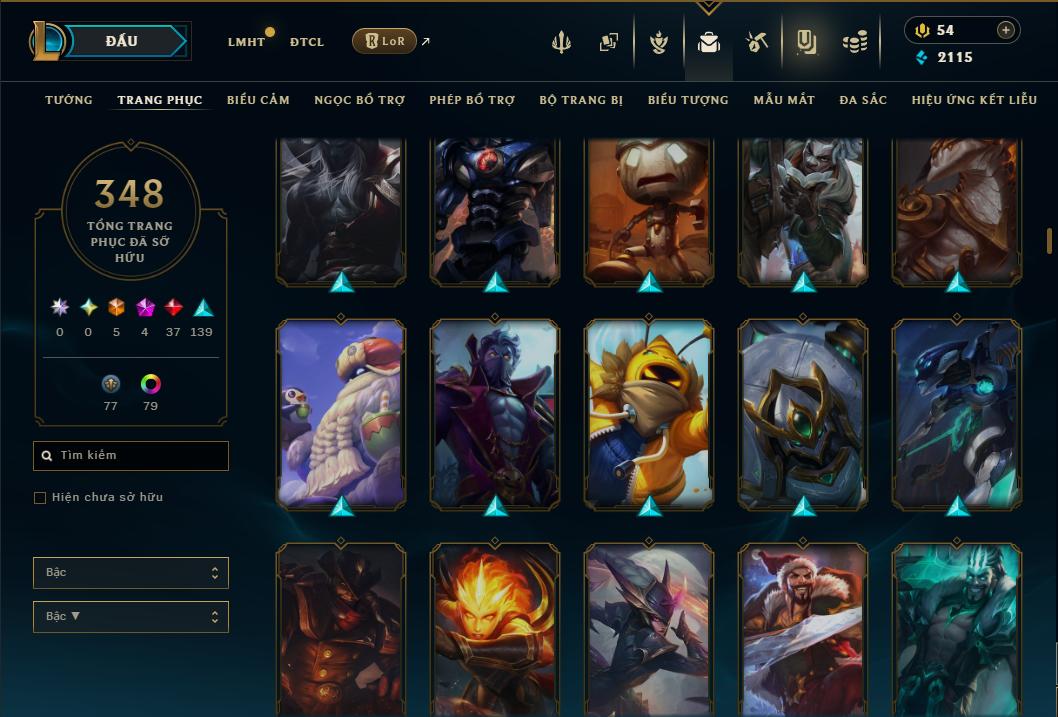Select the NGỌC BỔ TRỢ tab
1058x717 pixels.
(x=359, y=100)
